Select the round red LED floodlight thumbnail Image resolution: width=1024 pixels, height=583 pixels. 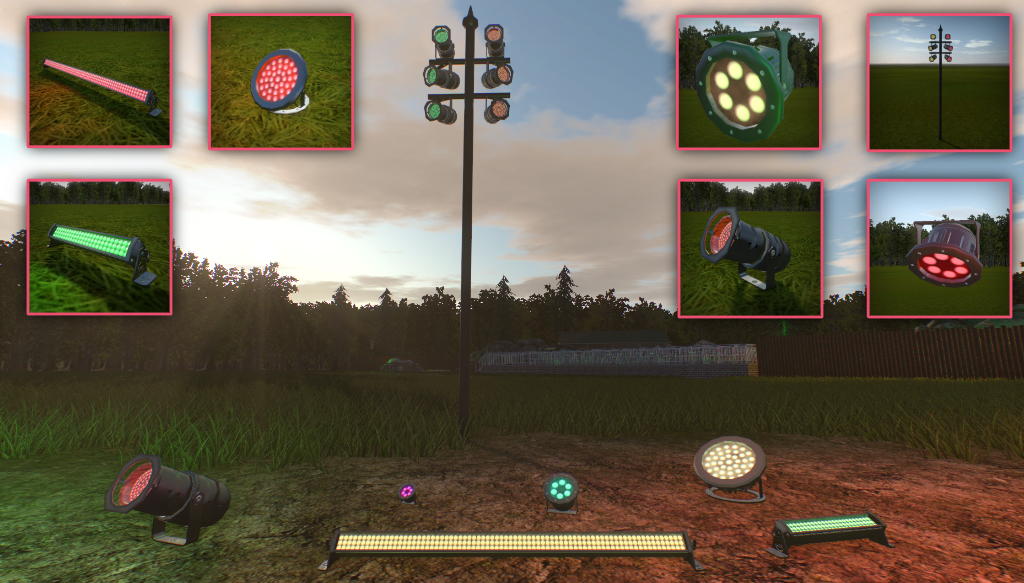281,81
